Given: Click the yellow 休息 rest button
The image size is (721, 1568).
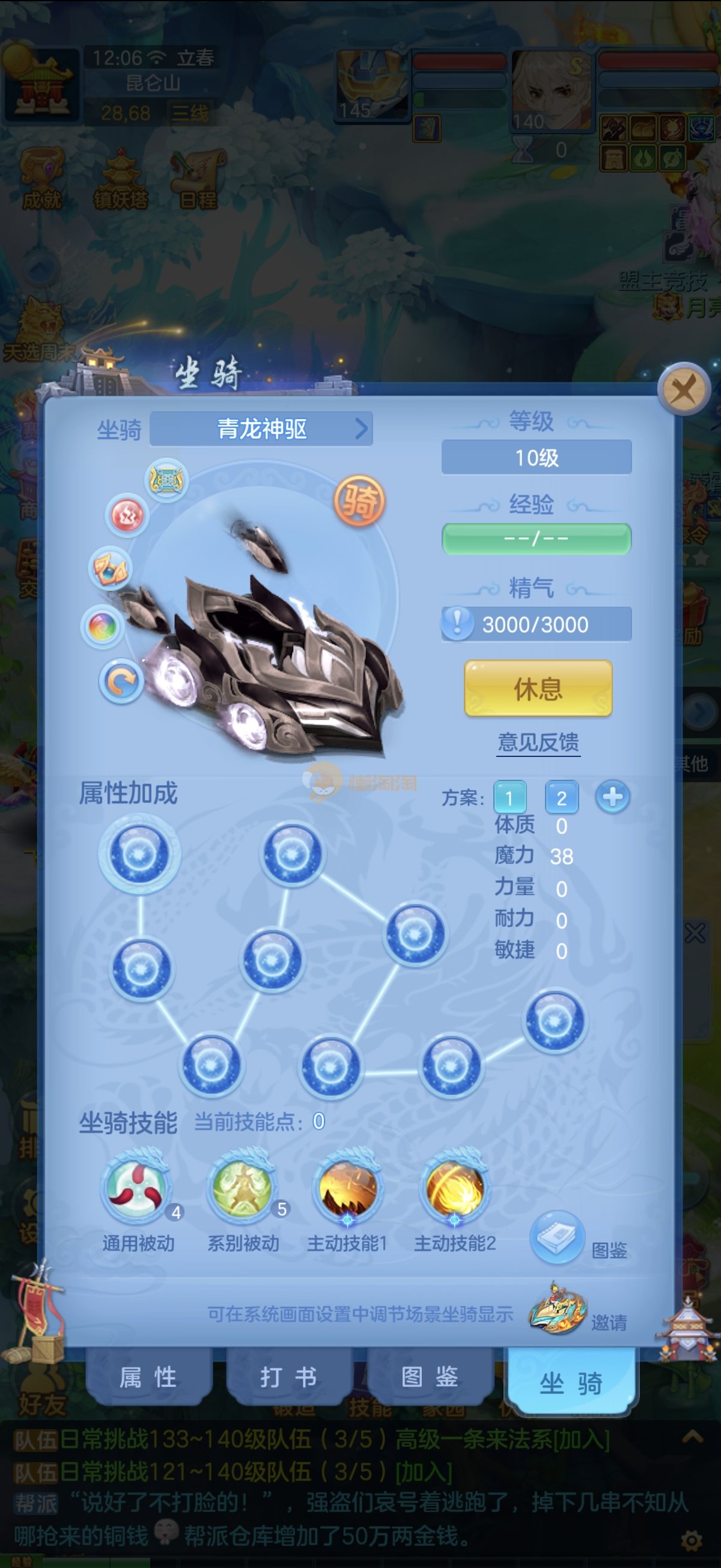Looking at the screenshot, I should (538, 688).
